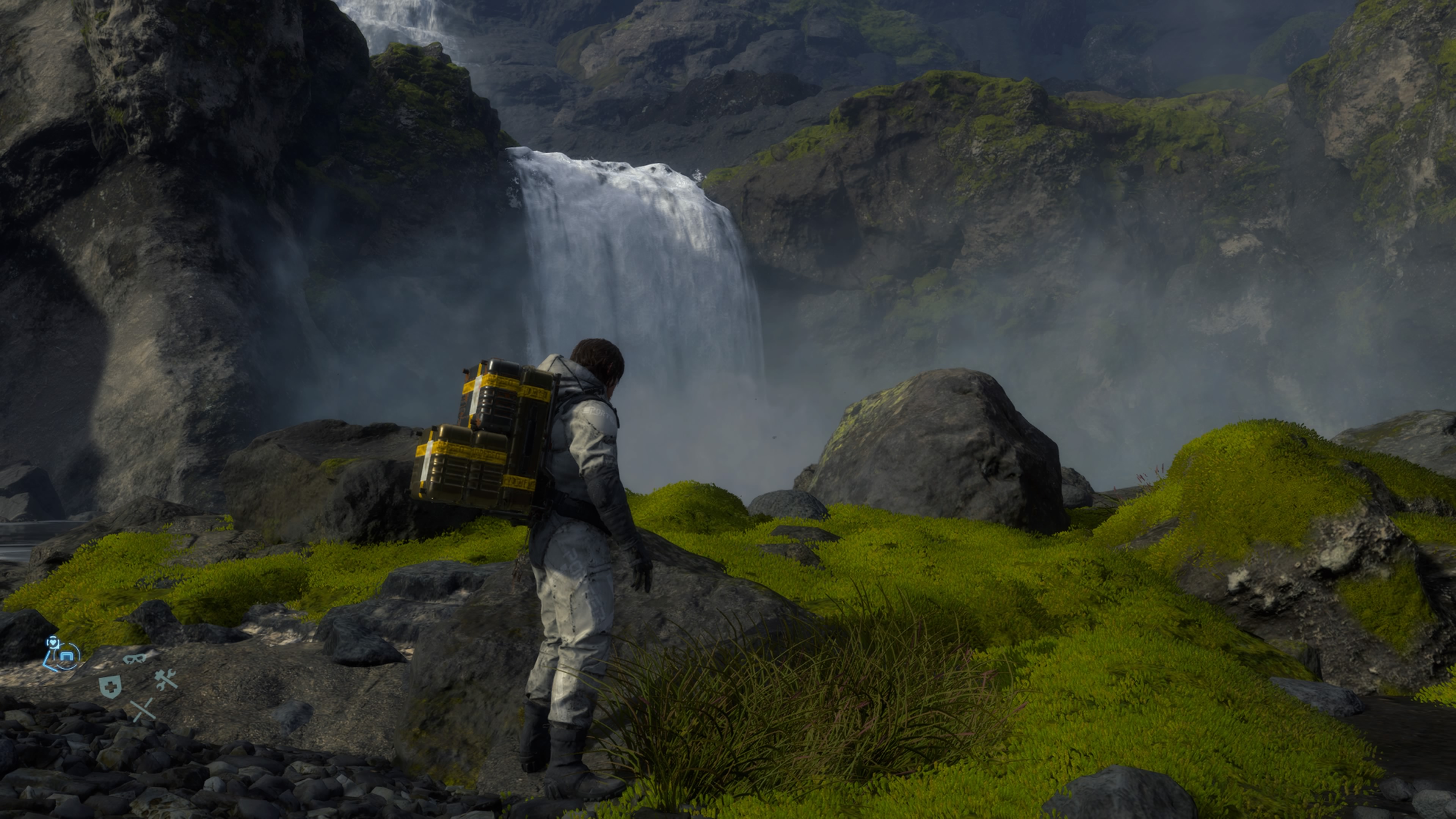Choose the hammer and wrench tools icon
1456x819 pixels.
tap(166, 680)
